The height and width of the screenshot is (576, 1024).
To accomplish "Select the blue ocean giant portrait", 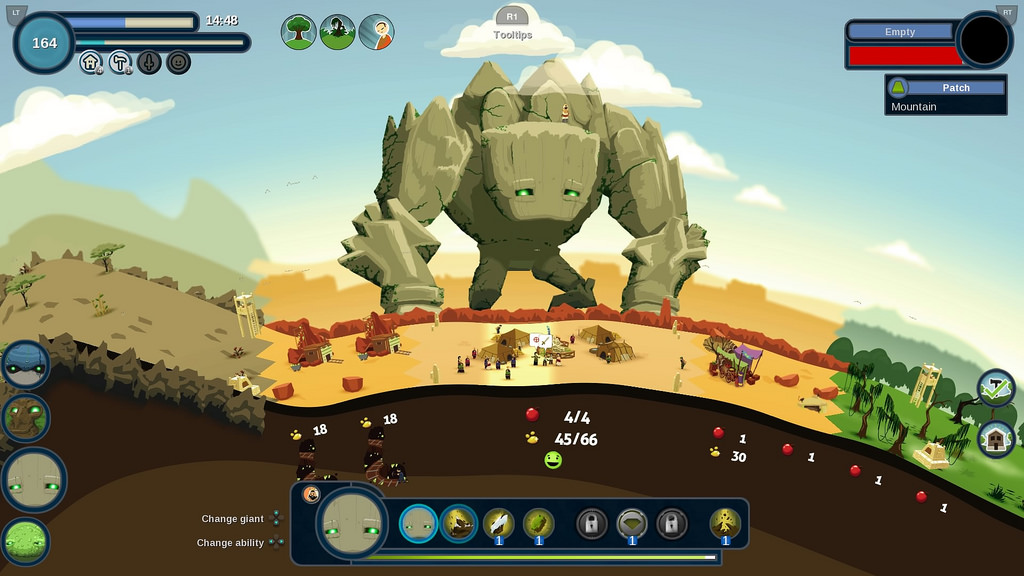I will [25, 364].
